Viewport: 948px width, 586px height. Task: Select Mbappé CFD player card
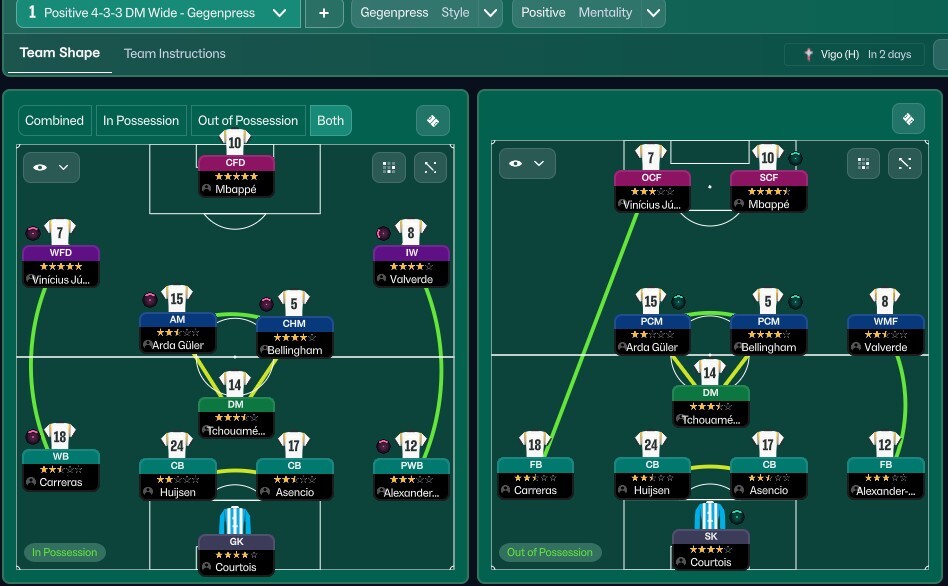pyautogui.click(x=235, y=175)
